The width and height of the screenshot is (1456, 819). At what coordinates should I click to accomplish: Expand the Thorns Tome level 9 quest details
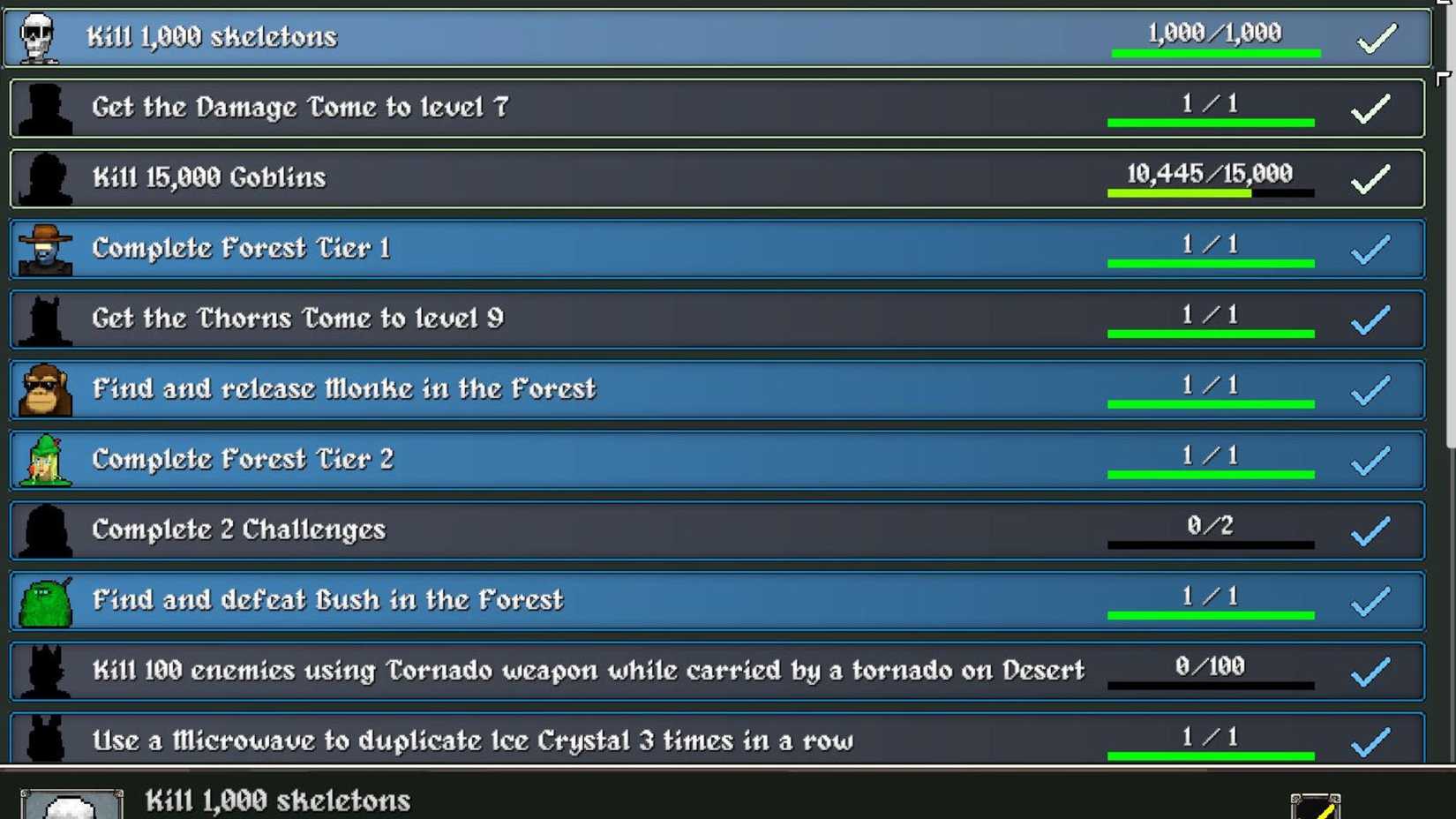618,319
